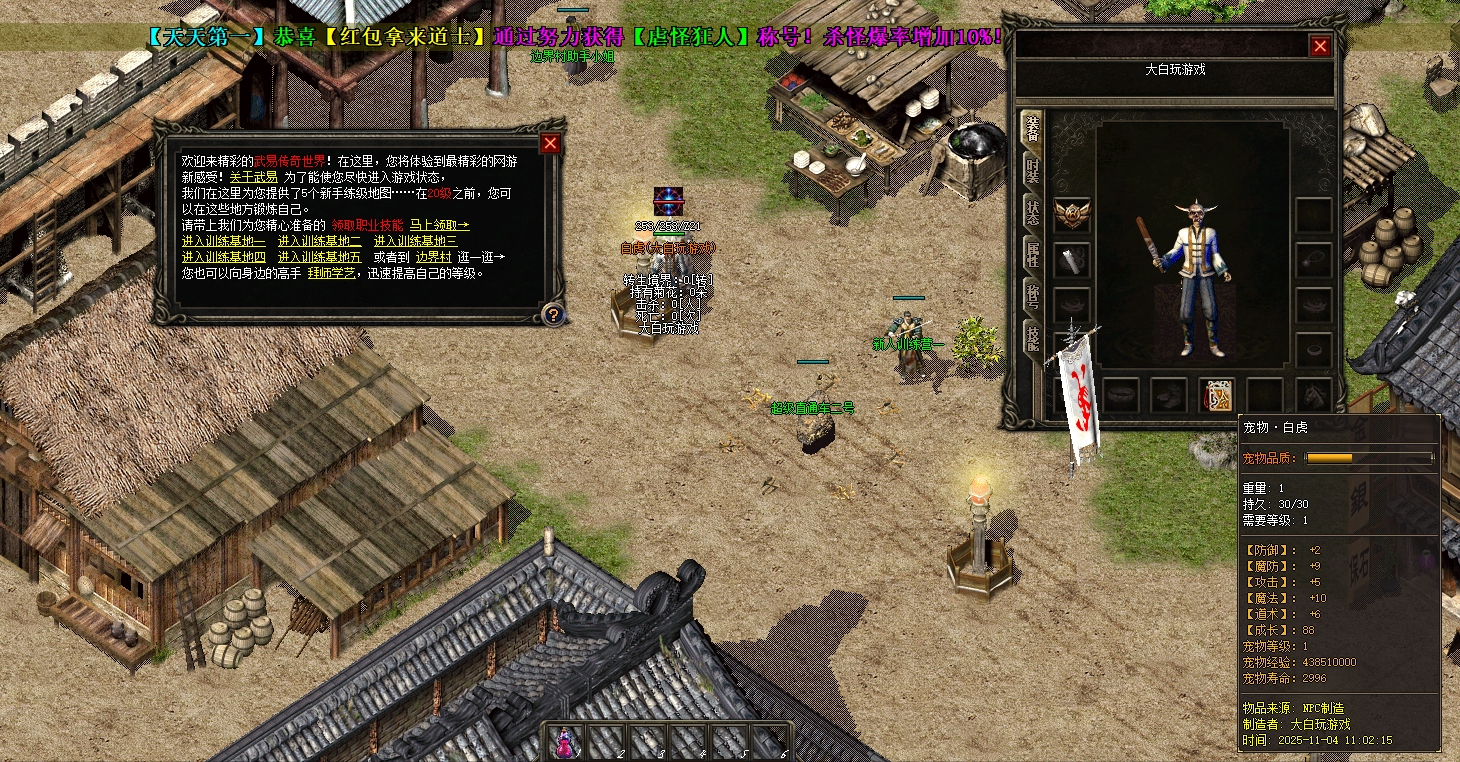Visit 边界村 via the dialogue link
This screenshot has height=762, width=1460.
pyautogui.click(x=433, y=257)
